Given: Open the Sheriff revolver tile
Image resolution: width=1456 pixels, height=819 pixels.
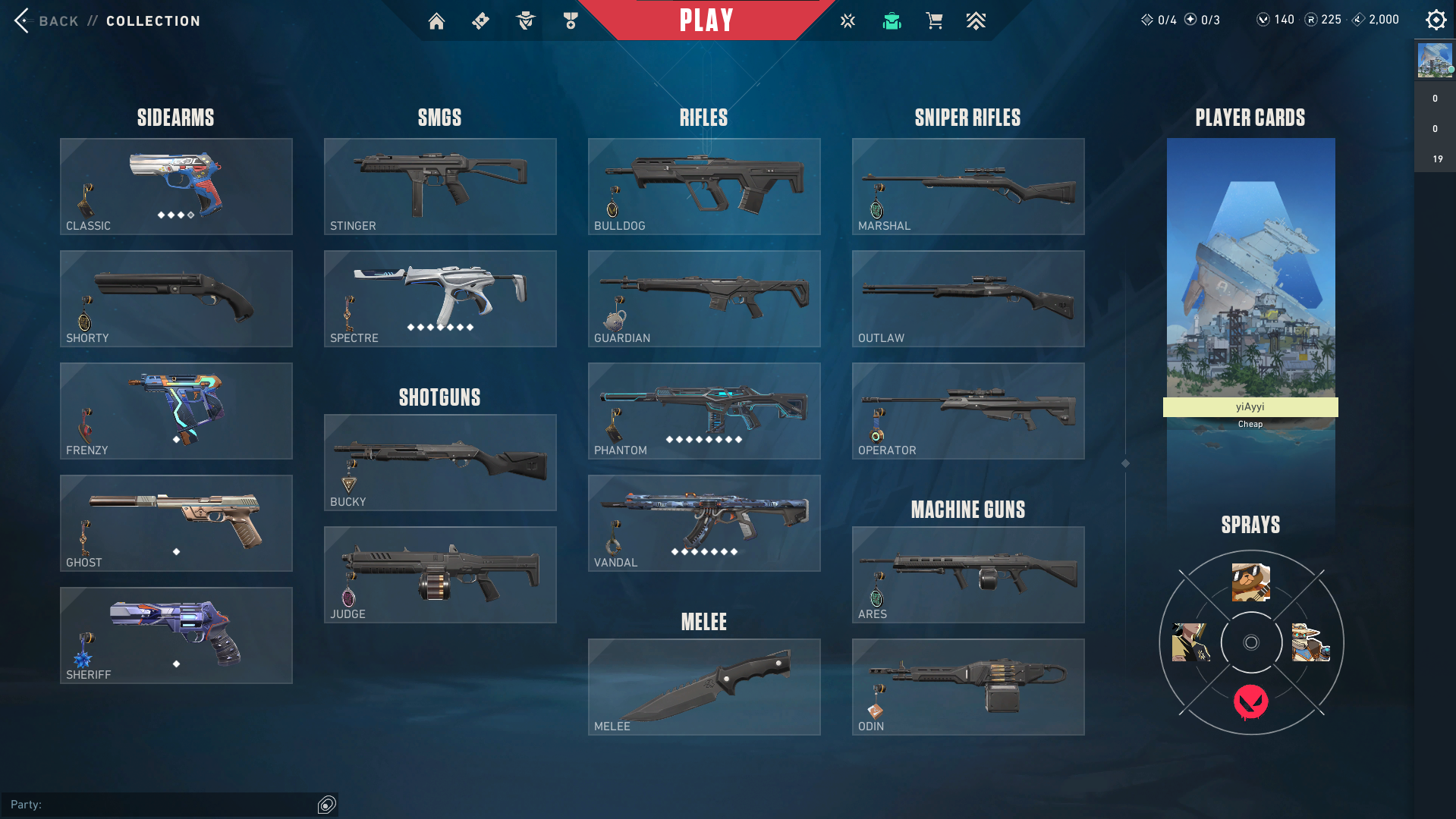Looking at the screenshot, I should click(176, 635).
